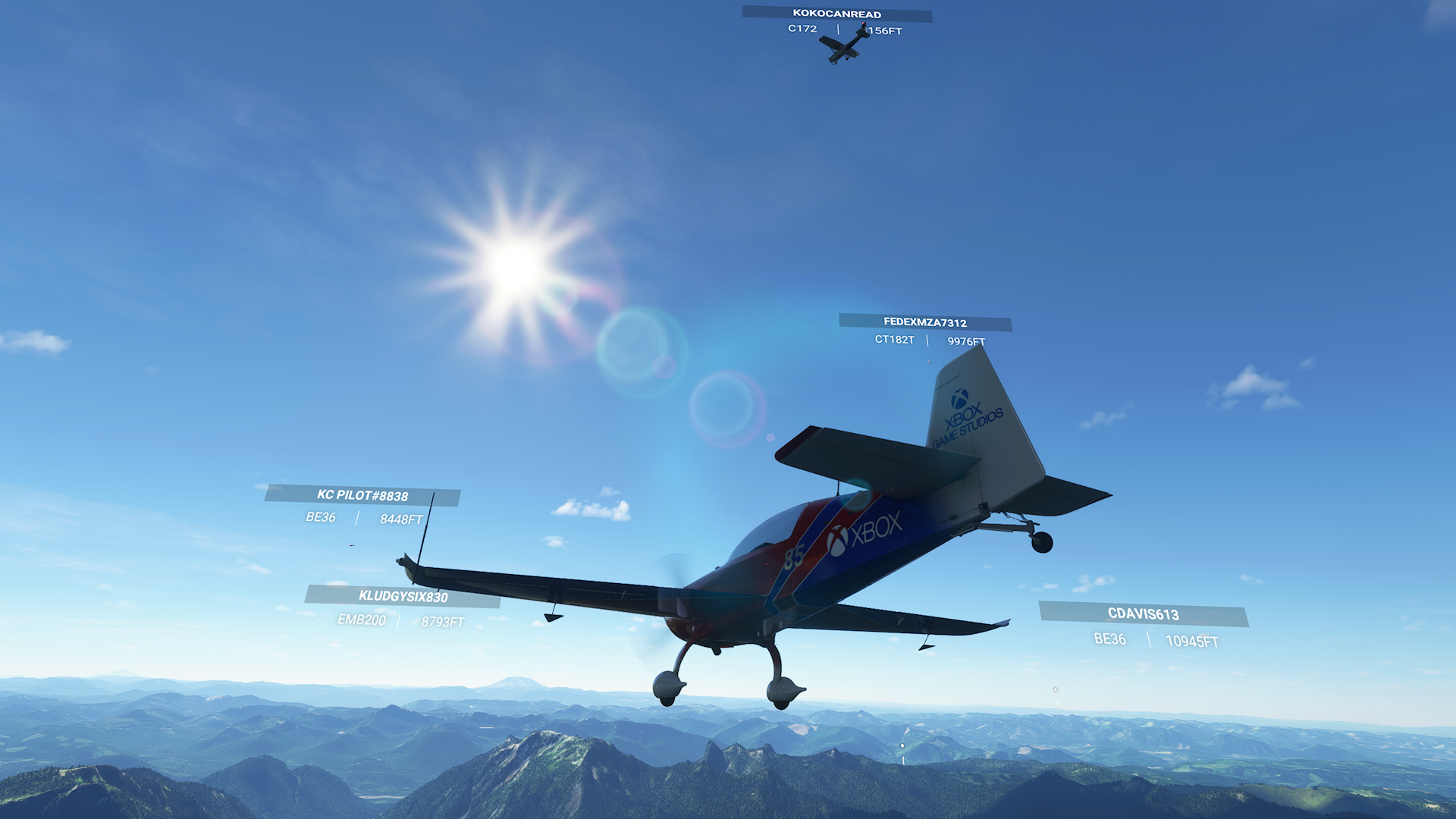1456x819 pixels.
Task: Select the KOKOCANREAD player nameplate
Action: [836, 14]
